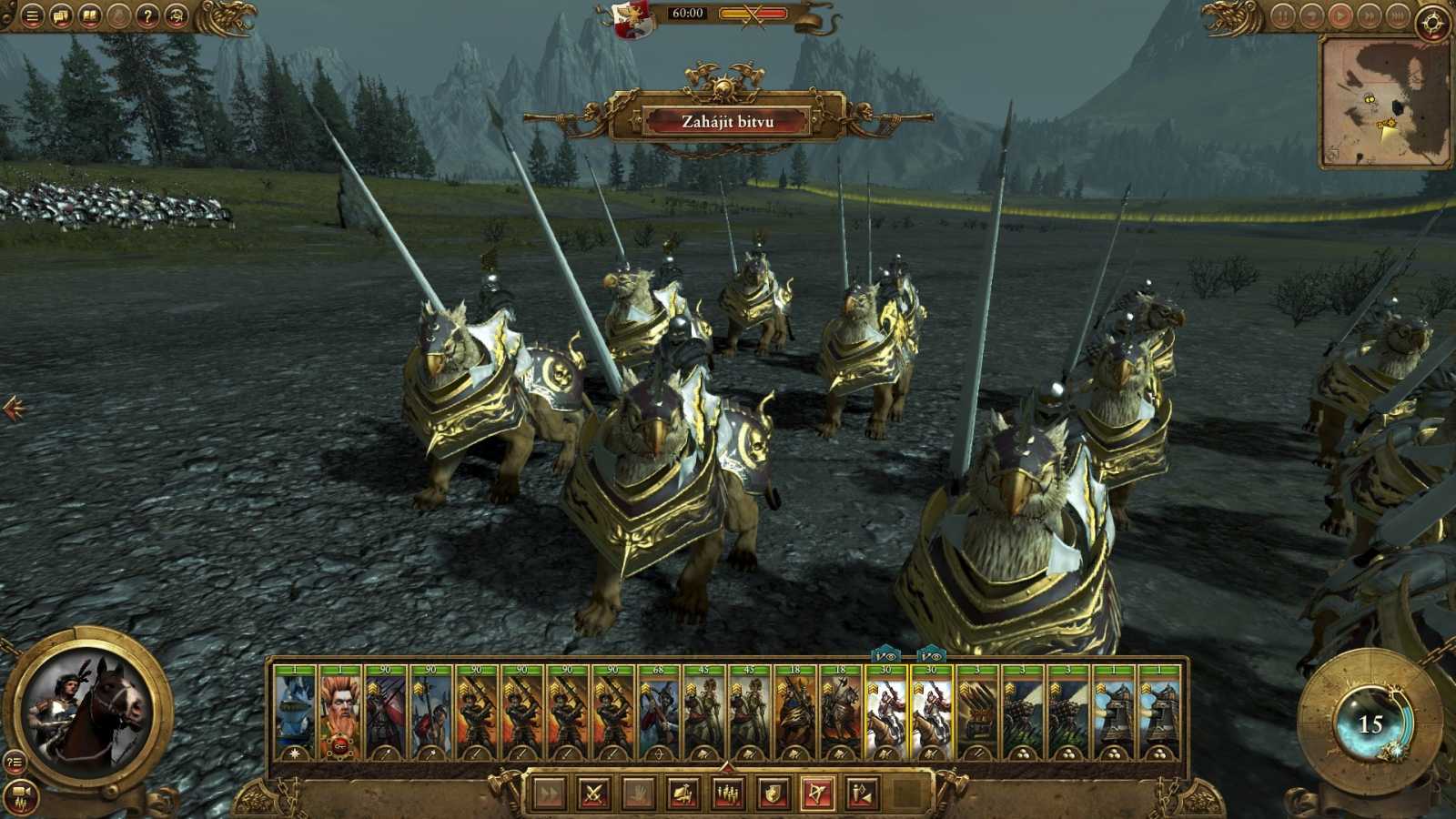Image resolution: width=1456 pixels, height=819 pixels.
Task: Click the group formations units icon
Action: coord(729,792)
